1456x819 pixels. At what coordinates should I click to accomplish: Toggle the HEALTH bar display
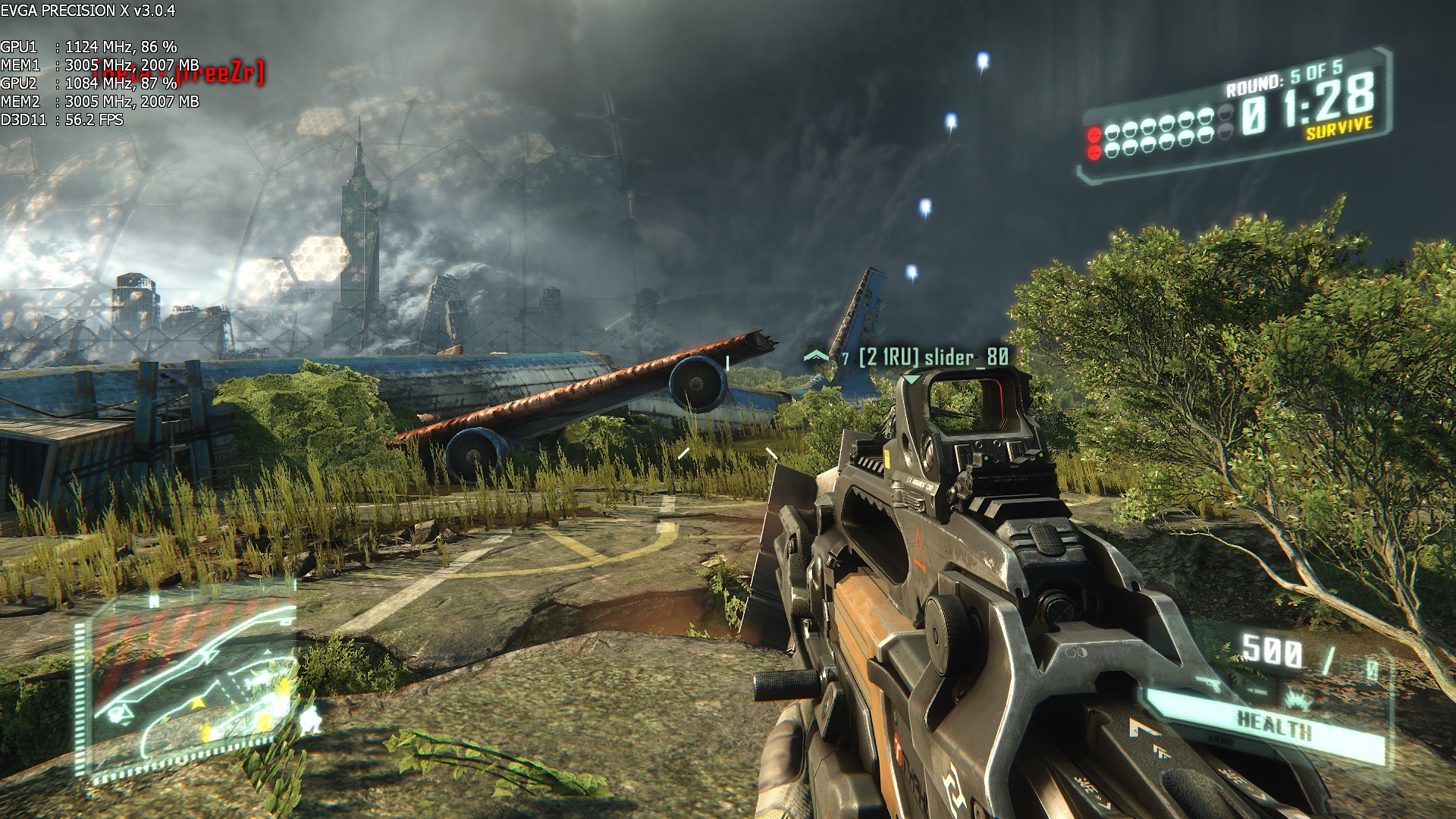click(x=1276, y=723)
